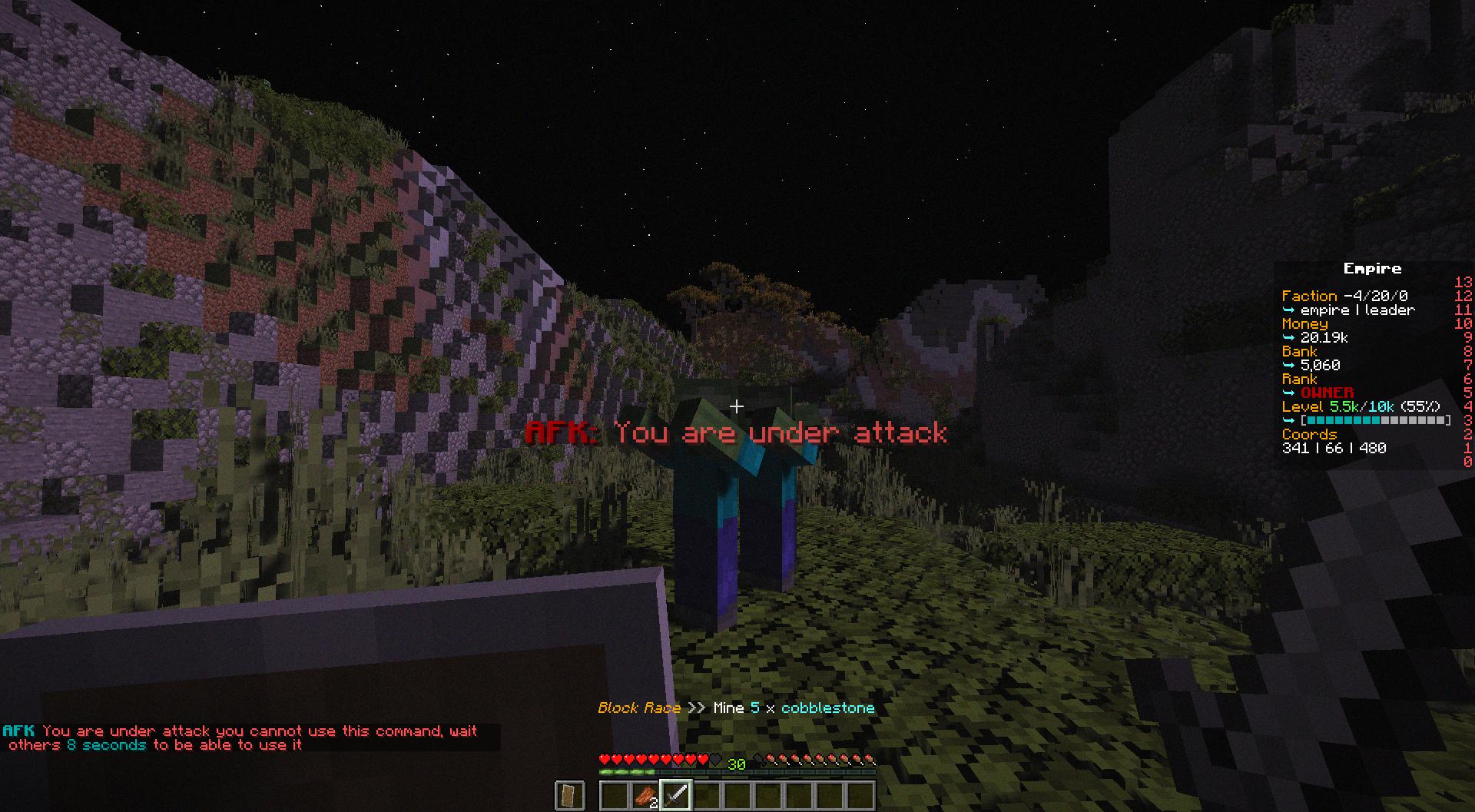Screen dimensions: 1475x812
Task: Click the shield in the offhand slot
Action: click(x=569, y=795)
